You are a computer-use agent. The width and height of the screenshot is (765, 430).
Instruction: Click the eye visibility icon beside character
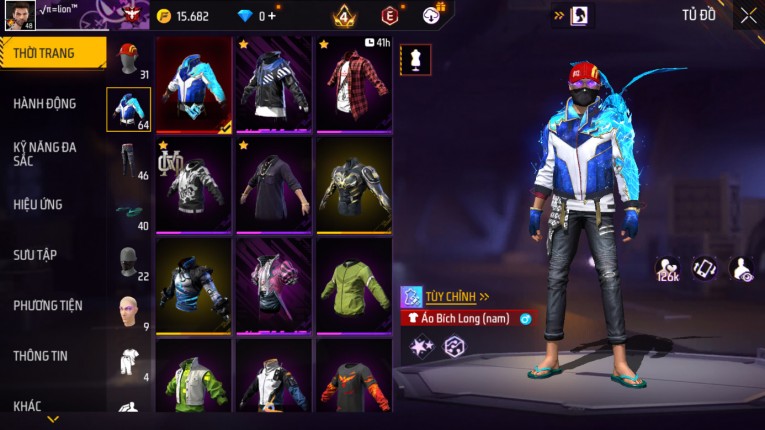(x=742, y=268)
